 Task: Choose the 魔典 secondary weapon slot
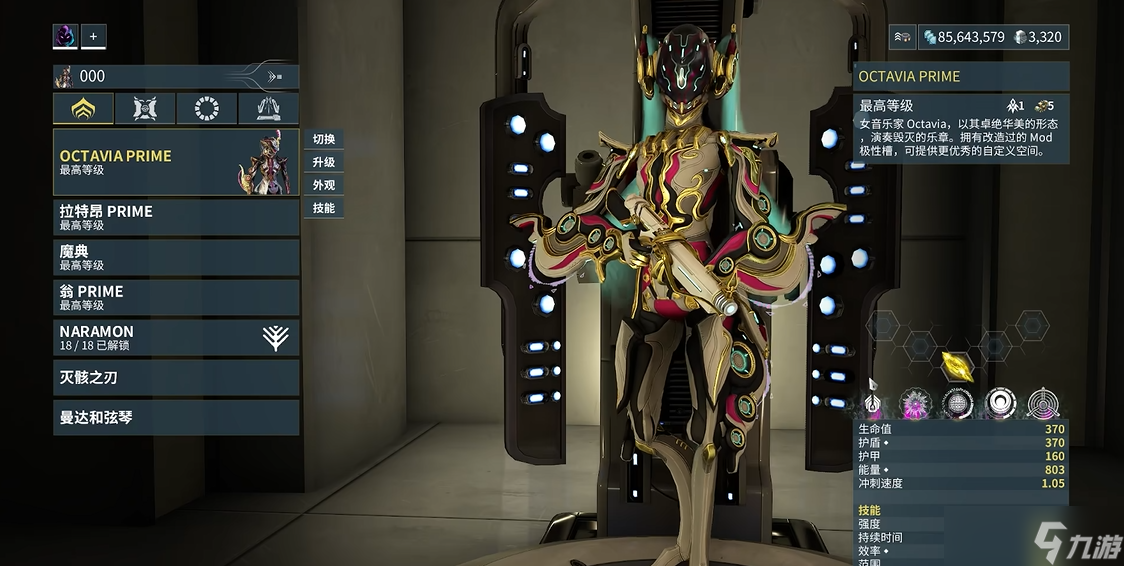pyautogui.click(x=176, y=257)
